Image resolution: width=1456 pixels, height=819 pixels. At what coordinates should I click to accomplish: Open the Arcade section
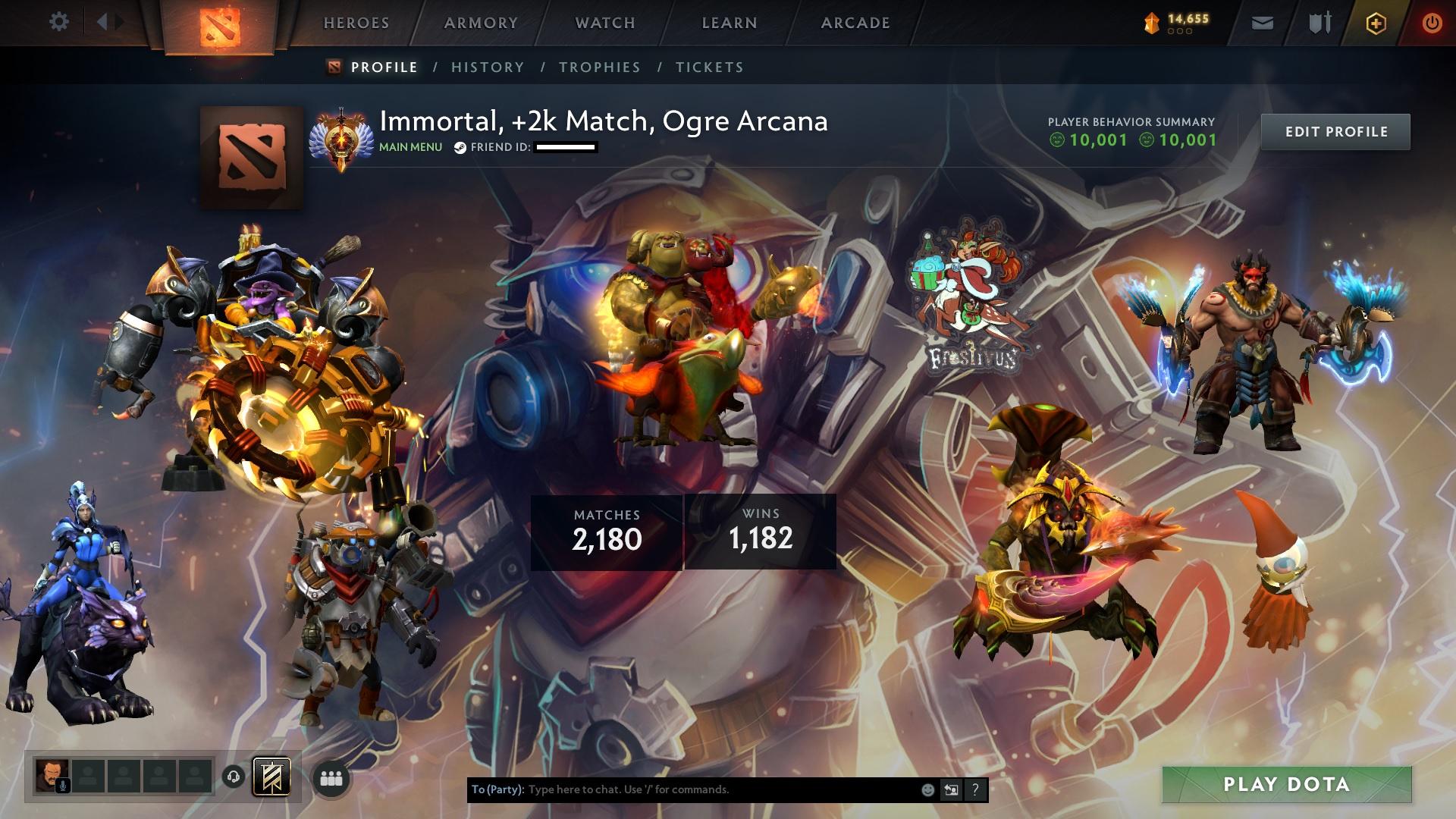(x=855, y=23)
